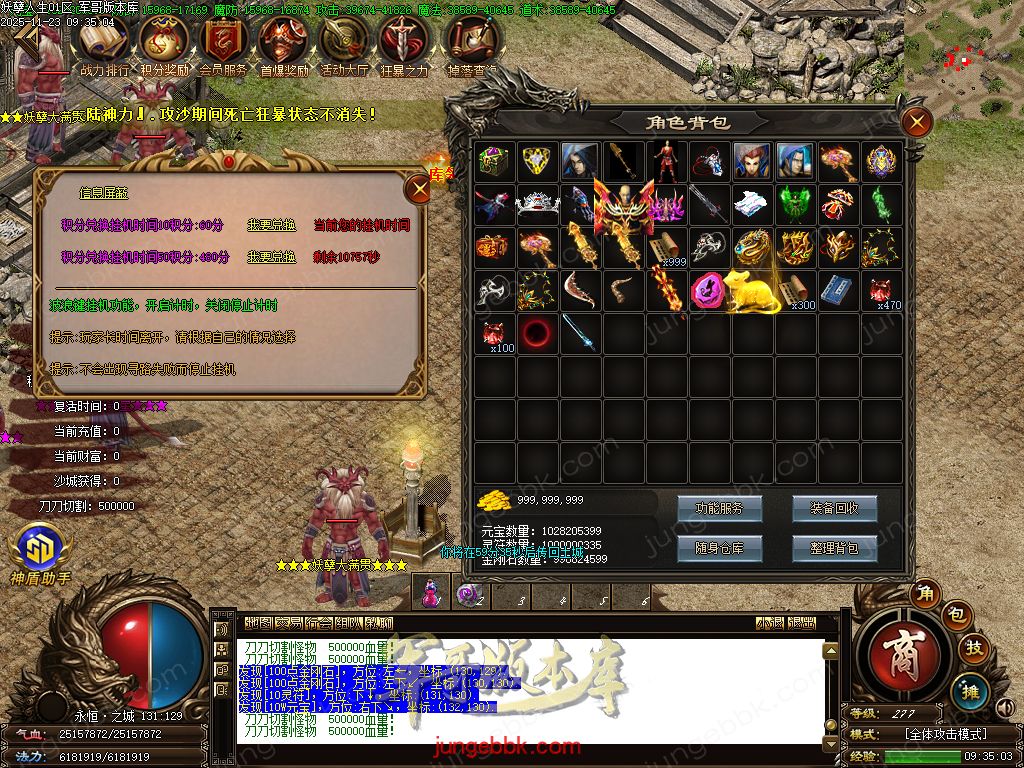Open the 积分奖励 points reward icon
1024x768 pixels.
(x=164, y=45)
